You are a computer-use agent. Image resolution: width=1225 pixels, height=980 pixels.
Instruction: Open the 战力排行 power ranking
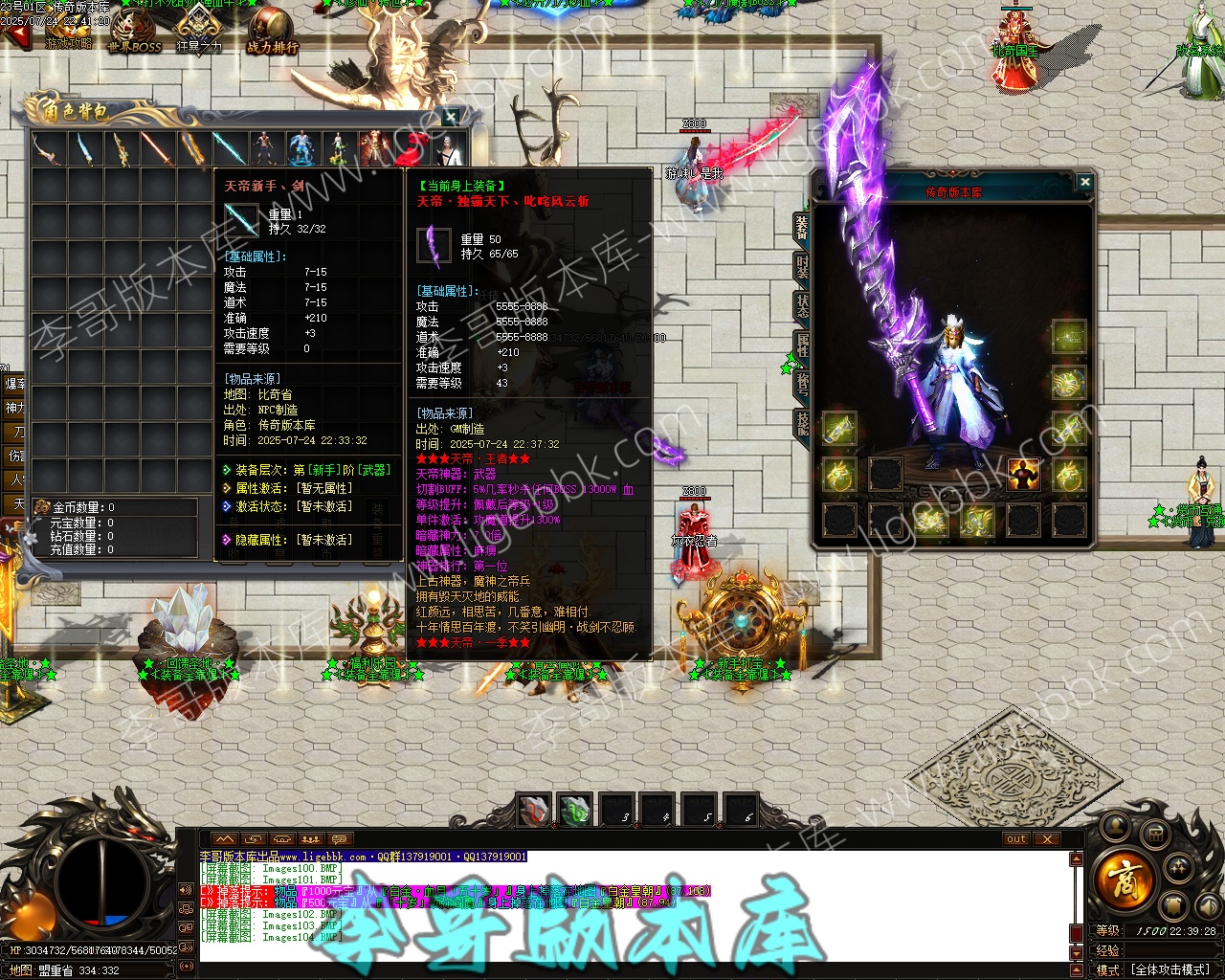click(272, 33)
